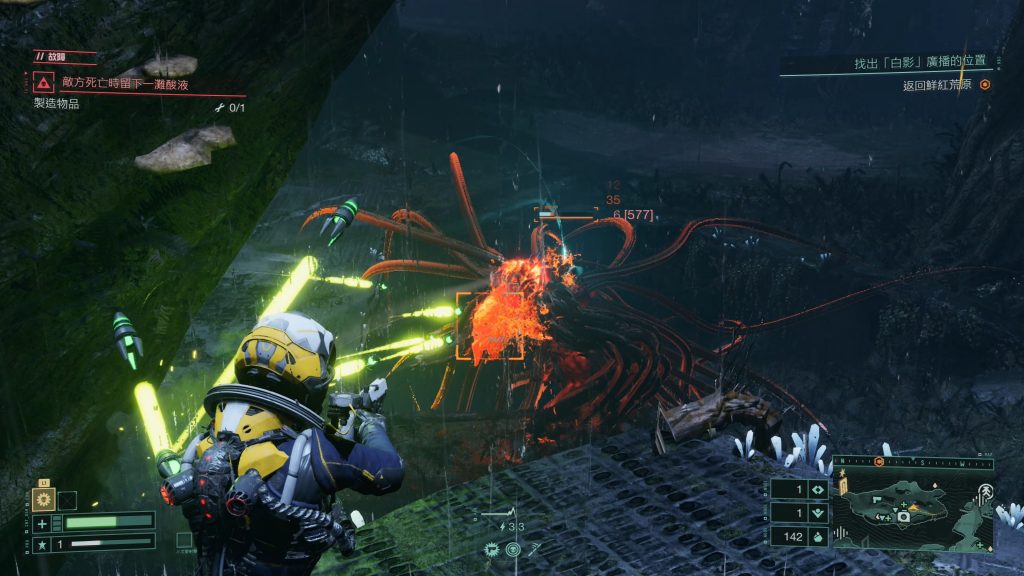The height and width of the screenshot is (576, 1024).
Task: Click the 製造物品 crafting task entry
Action: tap(57, 104)
